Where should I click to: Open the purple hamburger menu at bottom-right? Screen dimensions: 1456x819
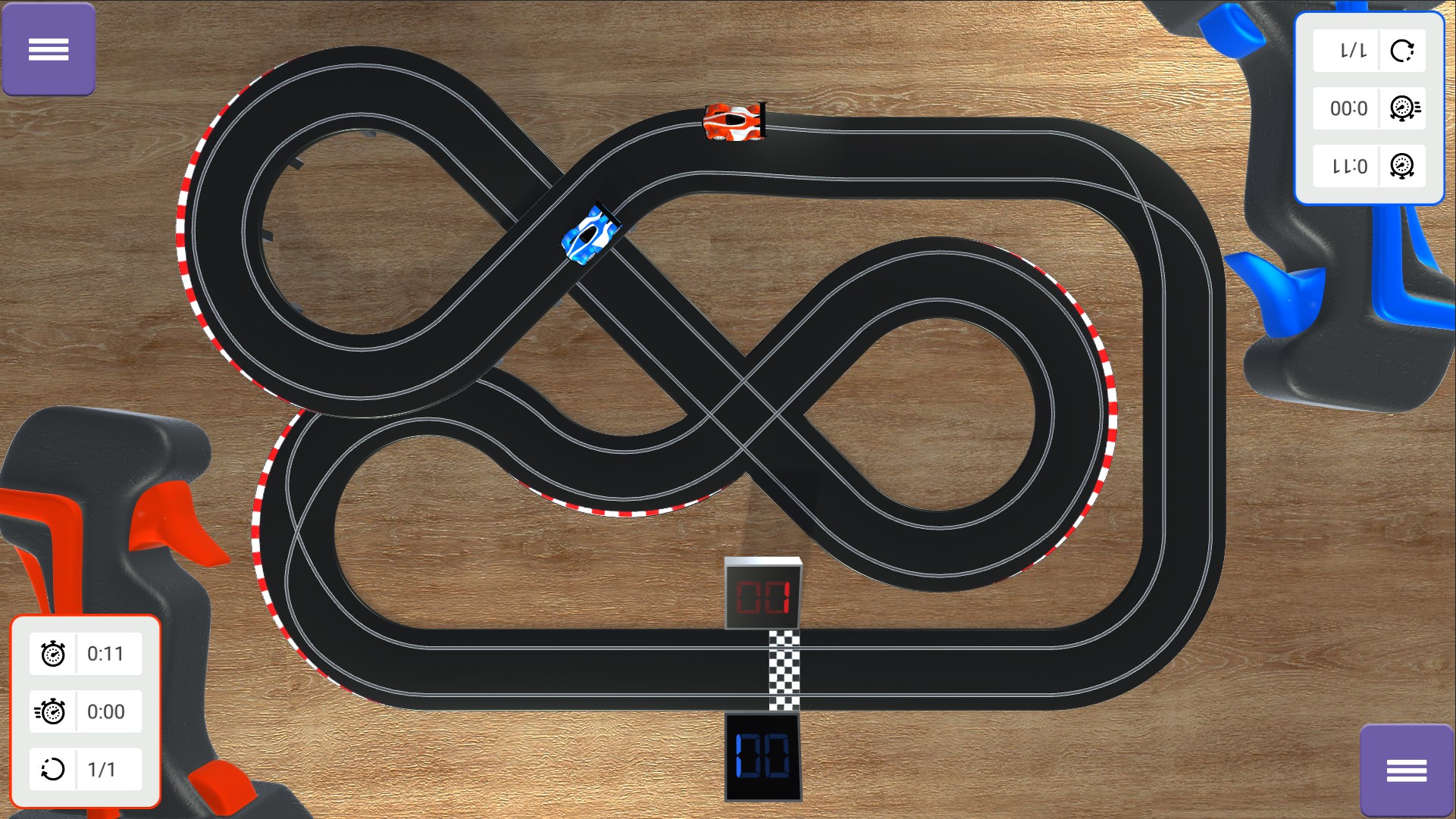coord(1407,770)
